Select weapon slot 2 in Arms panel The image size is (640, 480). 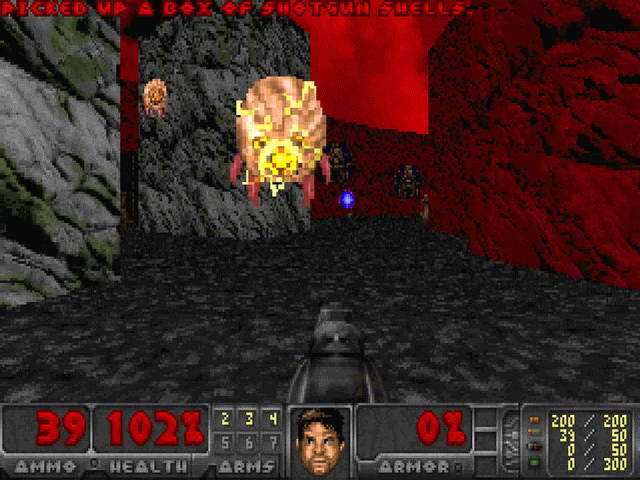coord(225,418)
